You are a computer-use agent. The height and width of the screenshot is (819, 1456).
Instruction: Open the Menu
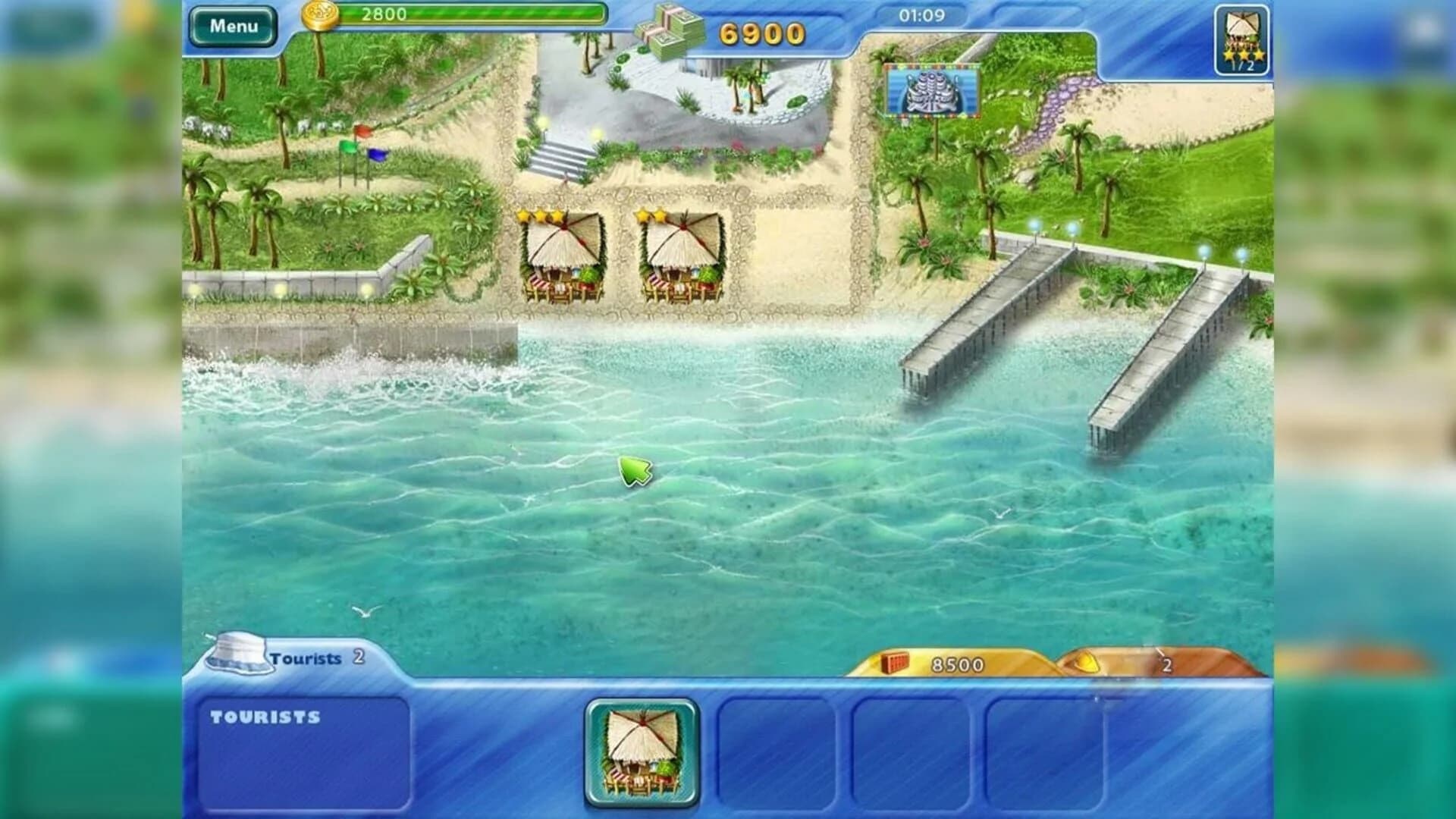click(234, 24)
